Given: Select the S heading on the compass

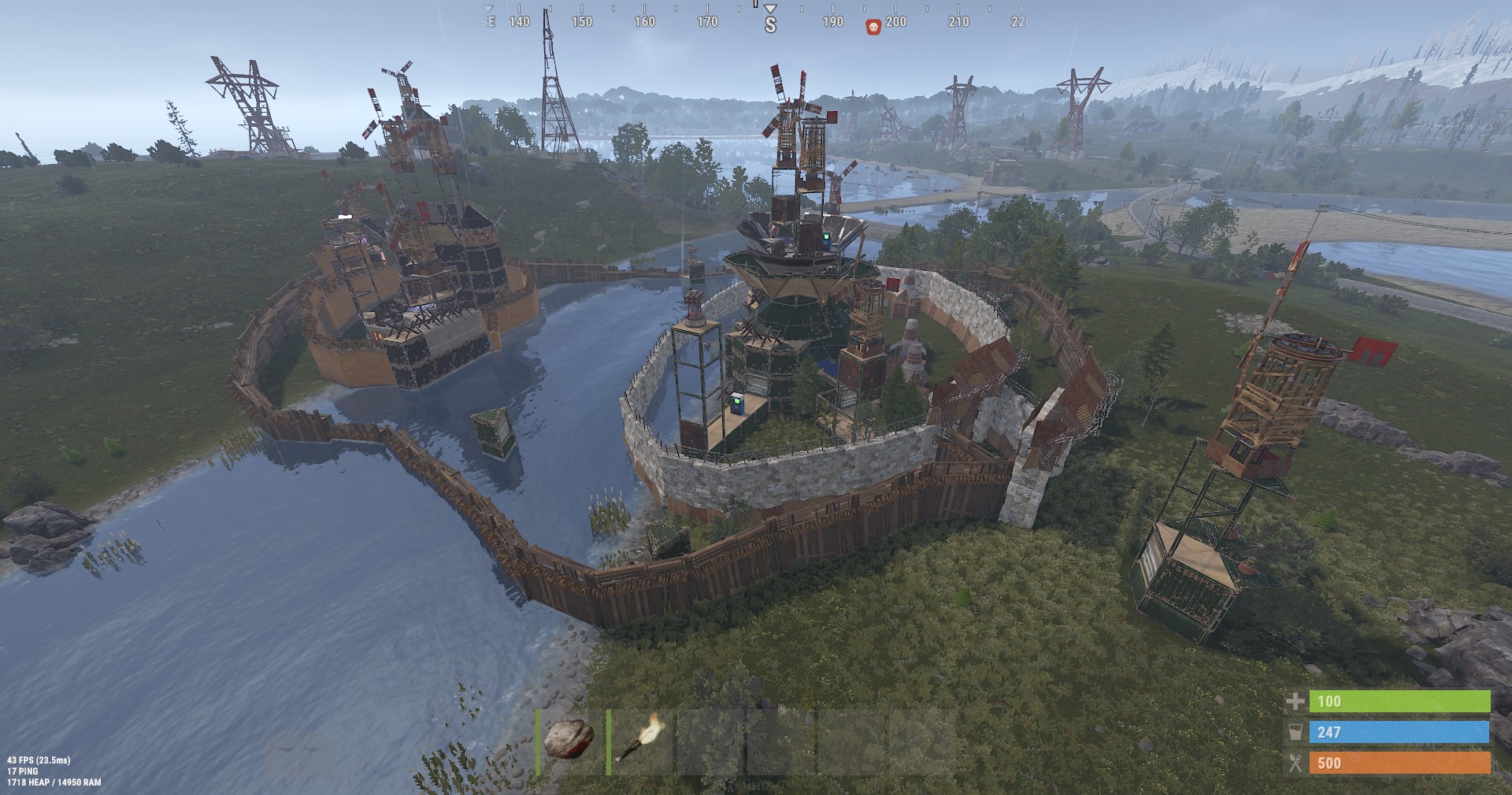Looking at the screenshot, I should [x=769, y=24].
